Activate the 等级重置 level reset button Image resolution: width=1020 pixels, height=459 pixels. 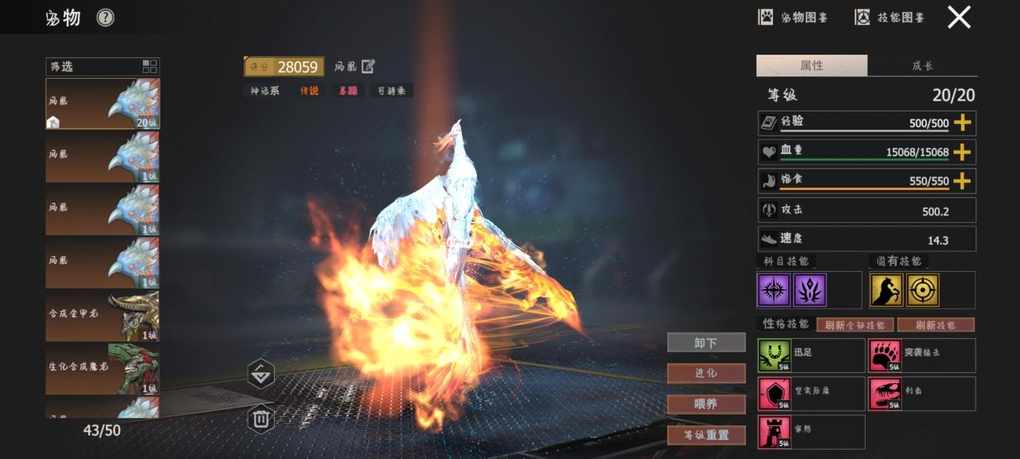tap(706, 435)
